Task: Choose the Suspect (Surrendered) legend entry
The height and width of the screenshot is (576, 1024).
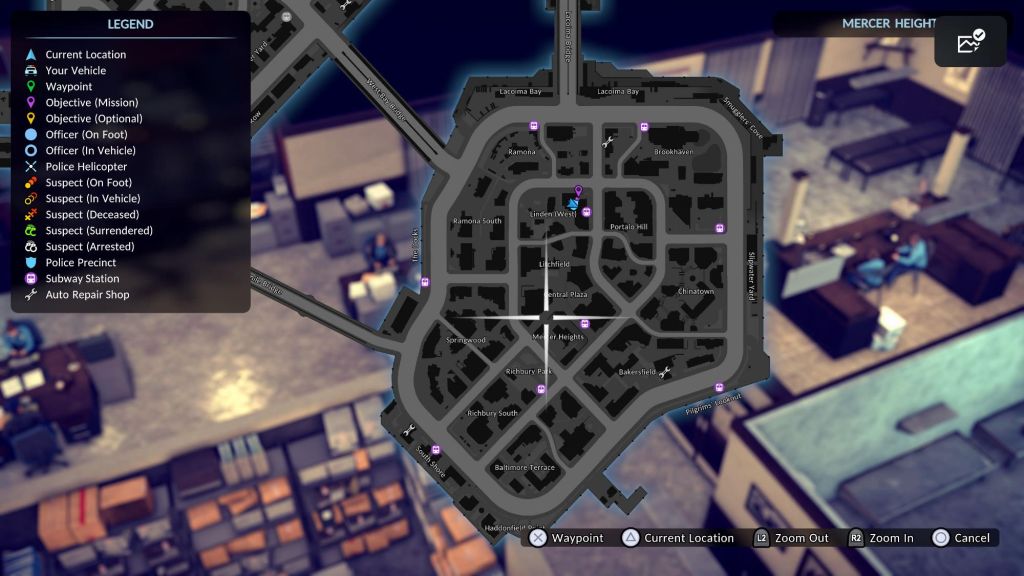Action: click(99, 231)
